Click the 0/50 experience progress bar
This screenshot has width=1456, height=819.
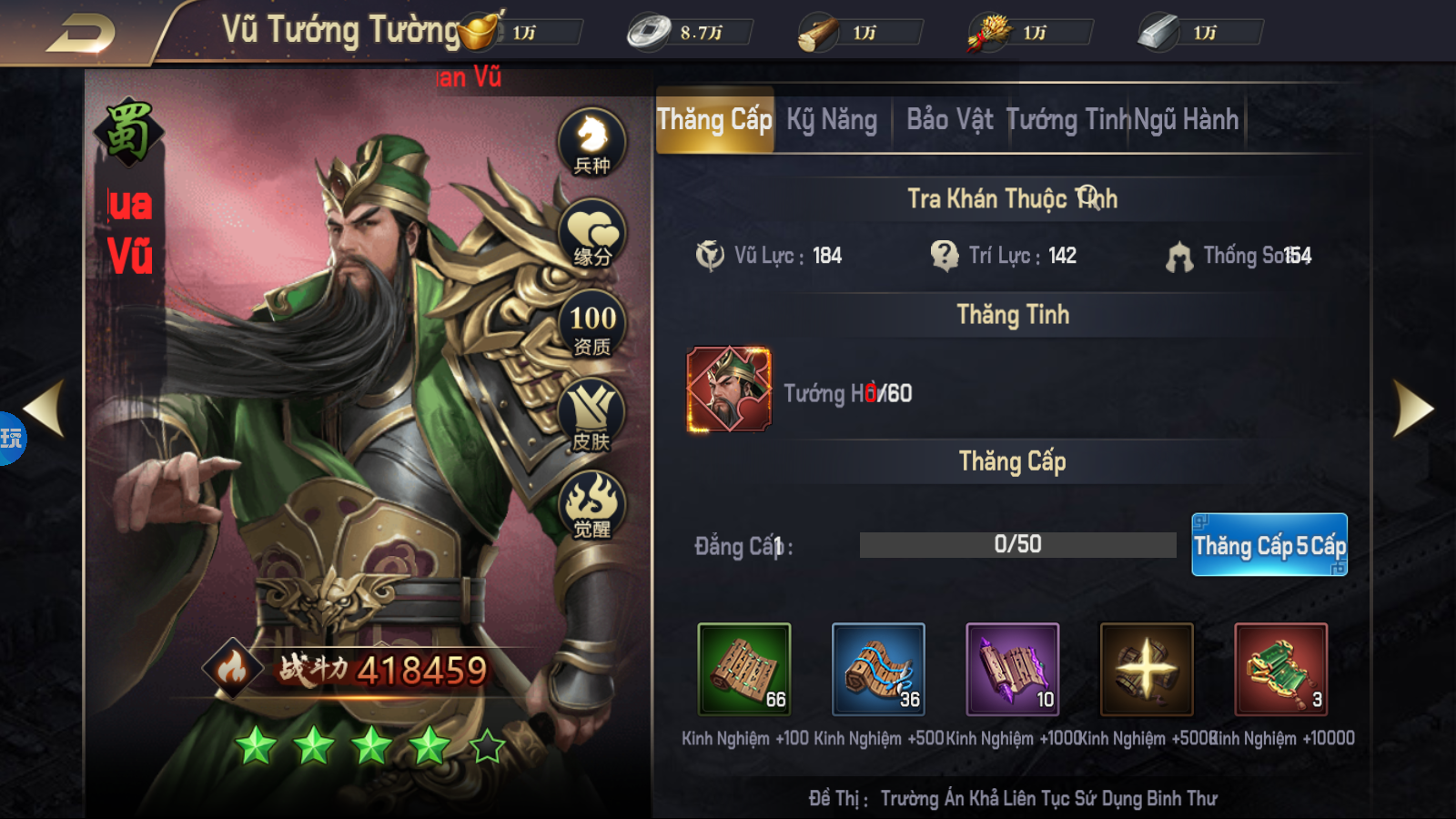click(1016, 543)
